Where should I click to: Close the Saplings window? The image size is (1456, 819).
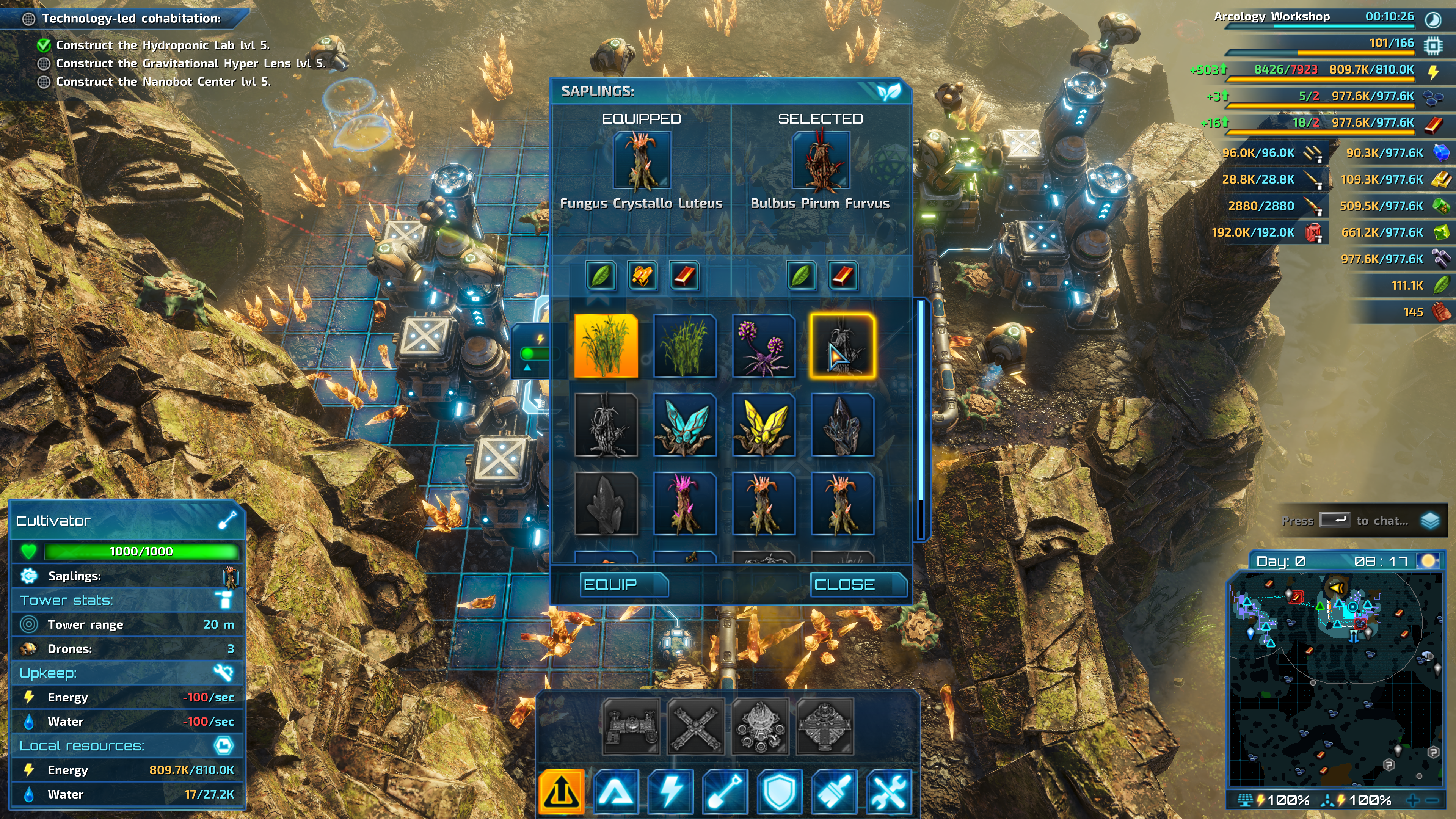click(858, 584)
